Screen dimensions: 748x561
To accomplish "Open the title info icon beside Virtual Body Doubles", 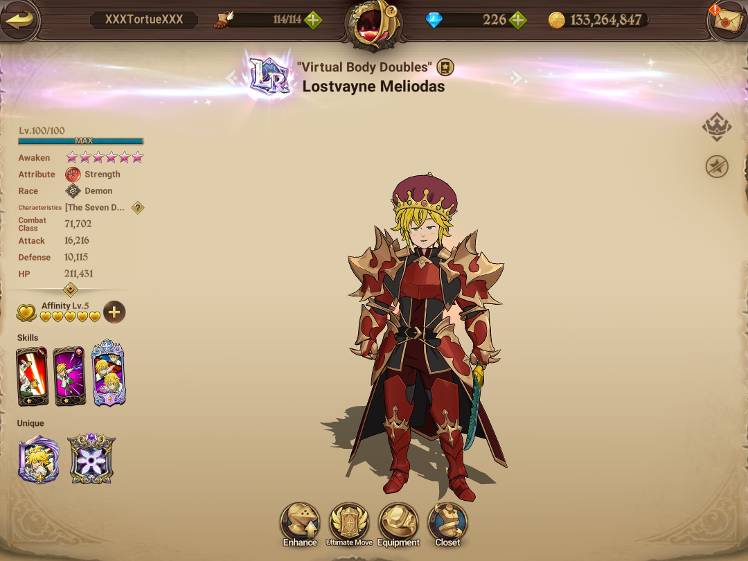I will click(446, 67).
